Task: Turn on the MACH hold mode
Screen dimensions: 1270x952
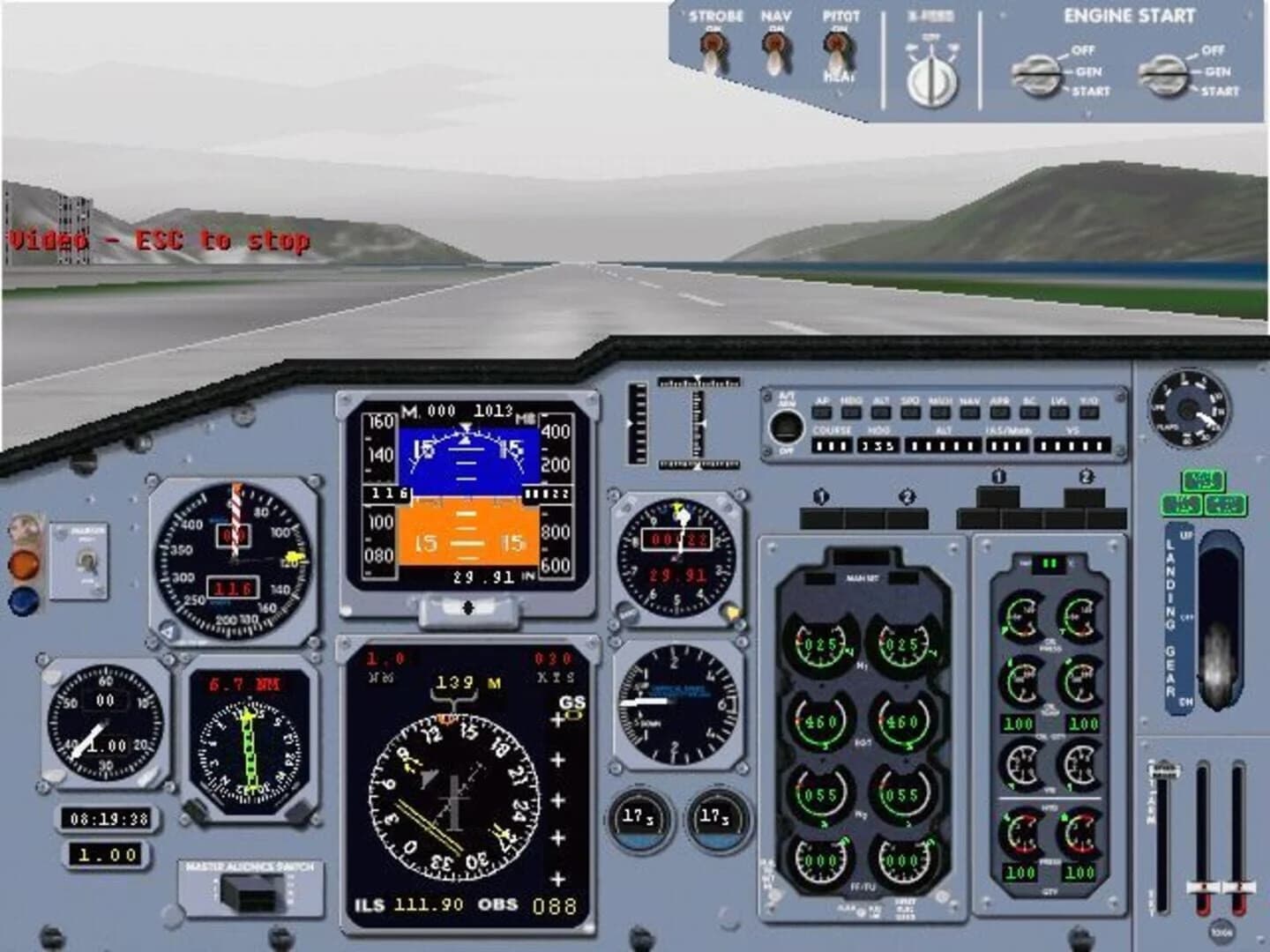Action: click(x=939, y=413)
